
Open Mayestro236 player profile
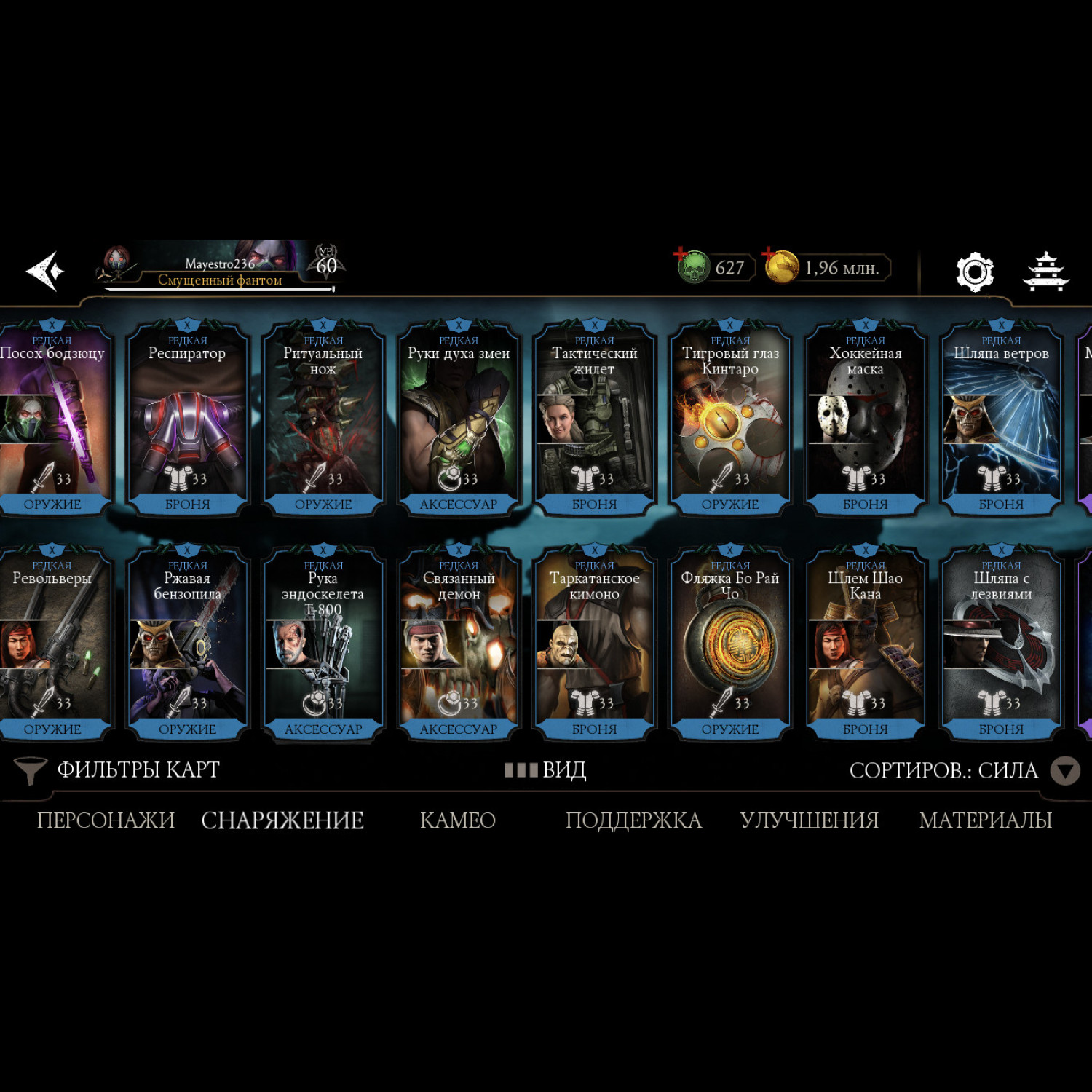click(218, 268)
